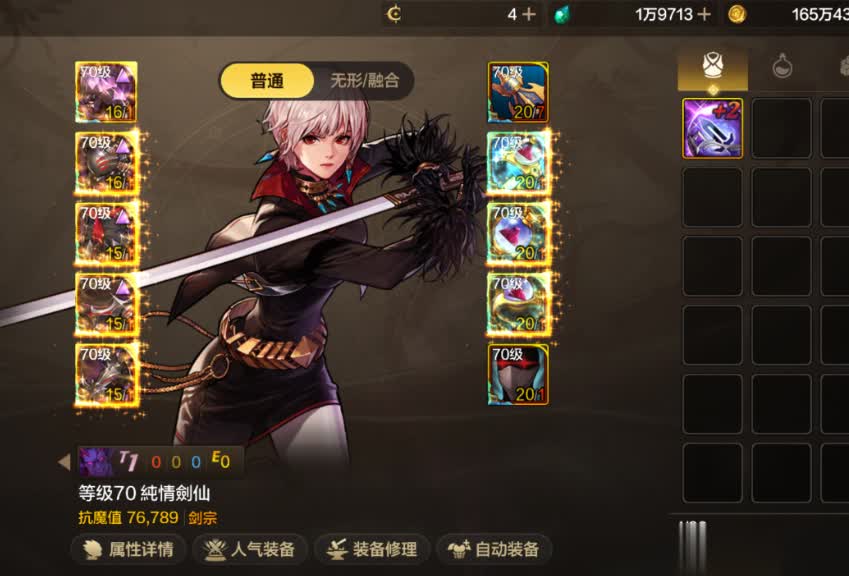Select the top-right equipped weapon slot
The image size is (849, 576).
click(518, 92)
